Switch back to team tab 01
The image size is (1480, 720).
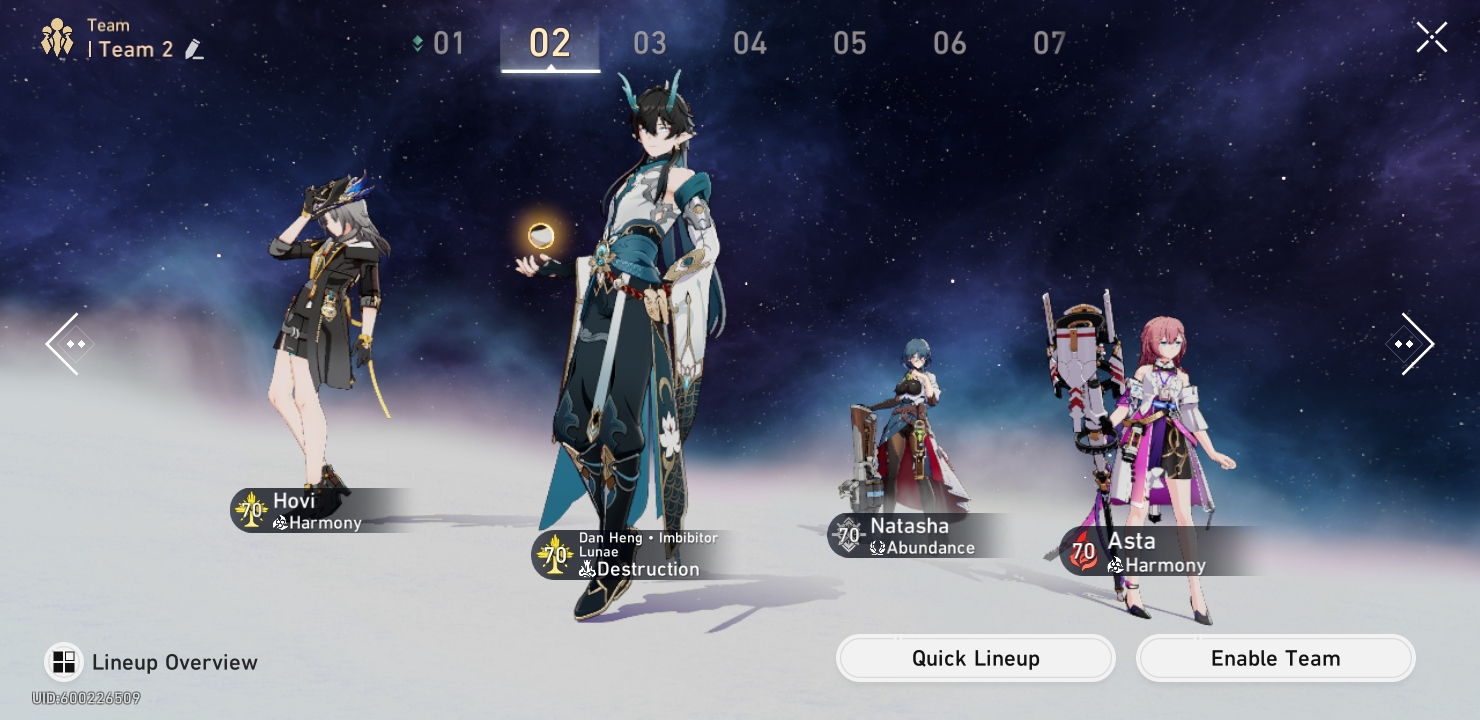tap(448, 43)
